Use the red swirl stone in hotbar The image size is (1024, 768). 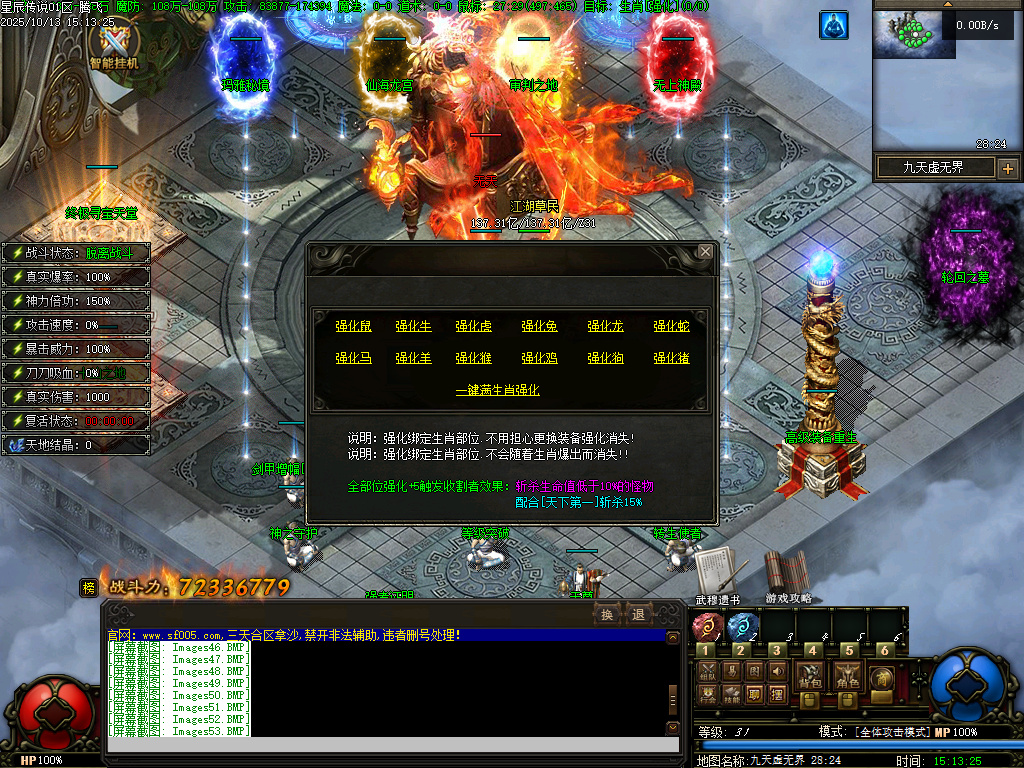(707, 628)
